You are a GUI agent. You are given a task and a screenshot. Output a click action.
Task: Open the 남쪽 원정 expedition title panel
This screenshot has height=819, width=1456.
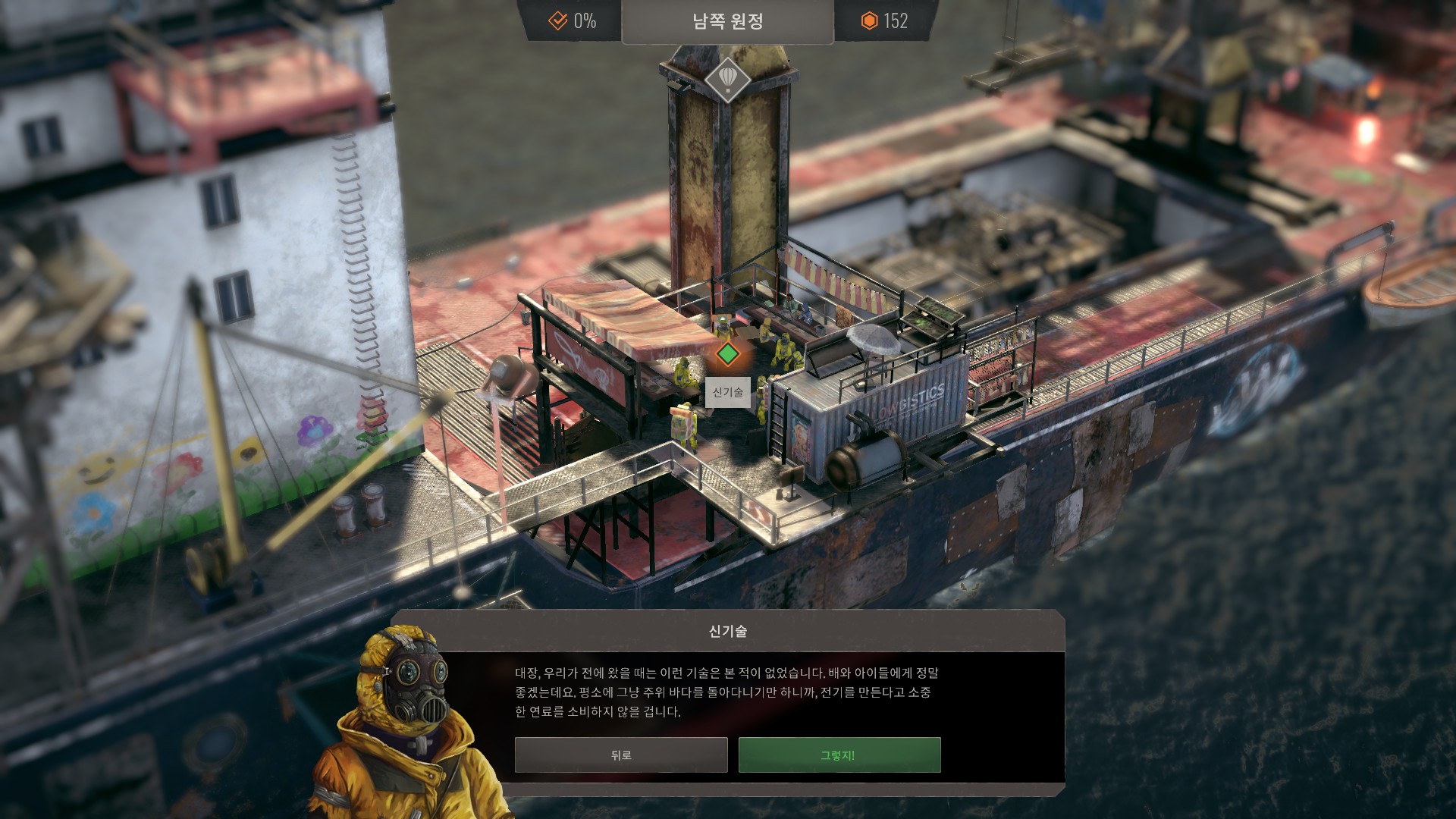(727, 21)
